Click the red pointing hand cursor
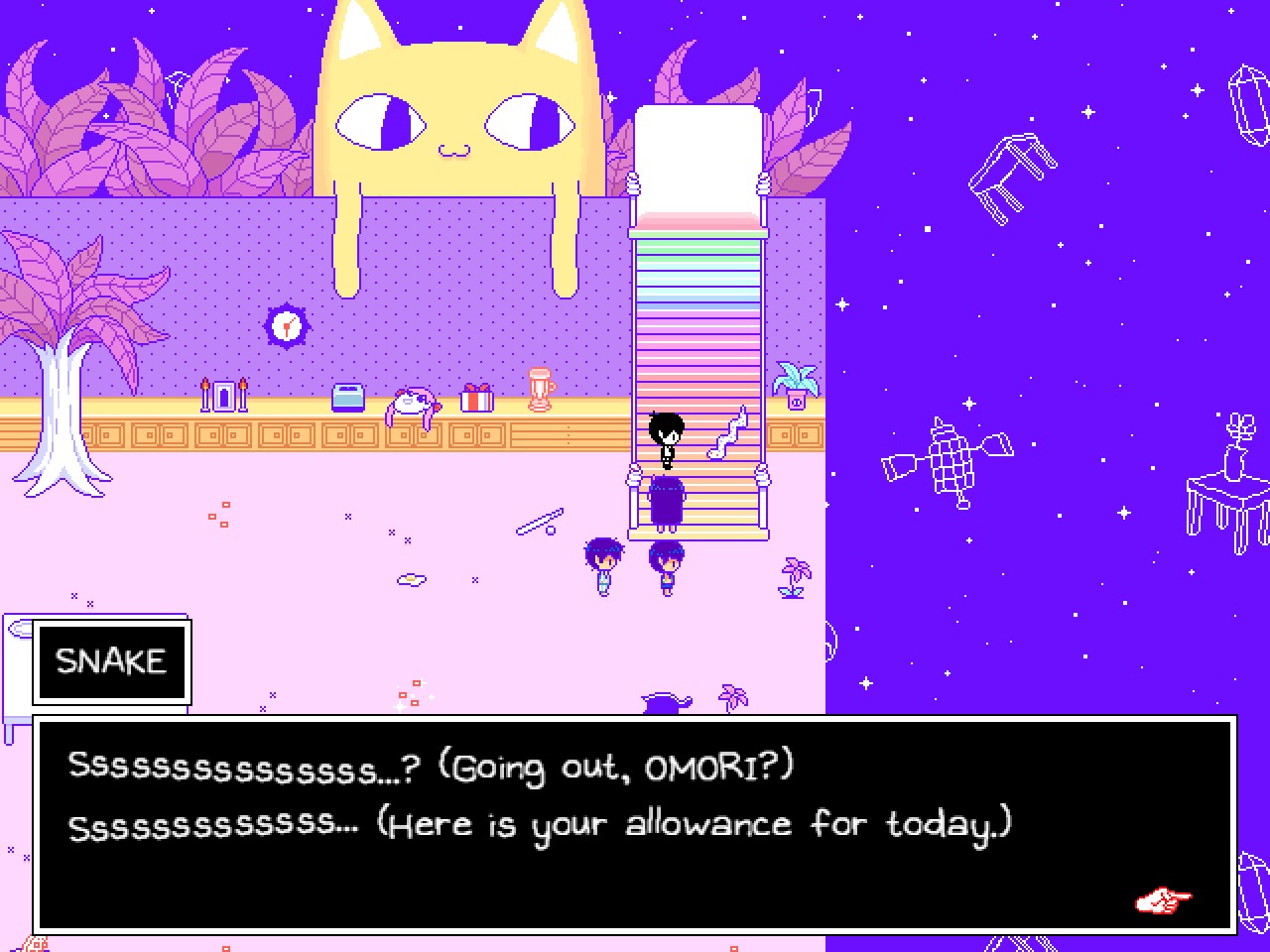The width and height of the screenshot is (1270, 952). point(1162,900)
